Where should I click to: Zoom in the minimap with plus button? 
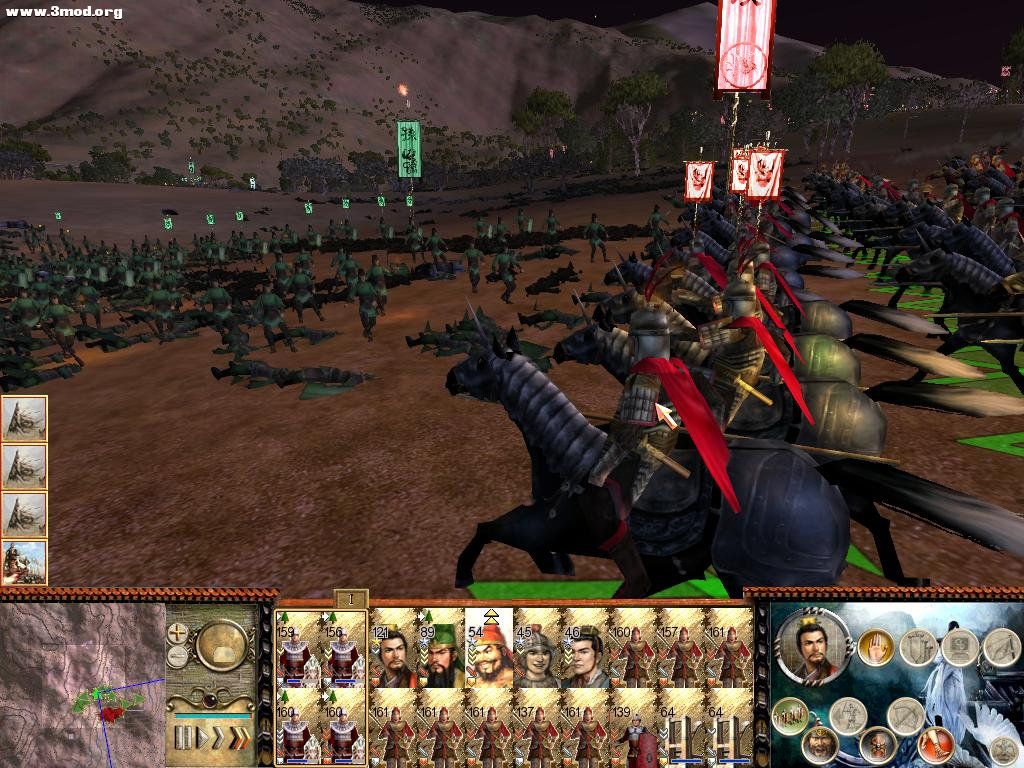(x=178, y=632)
